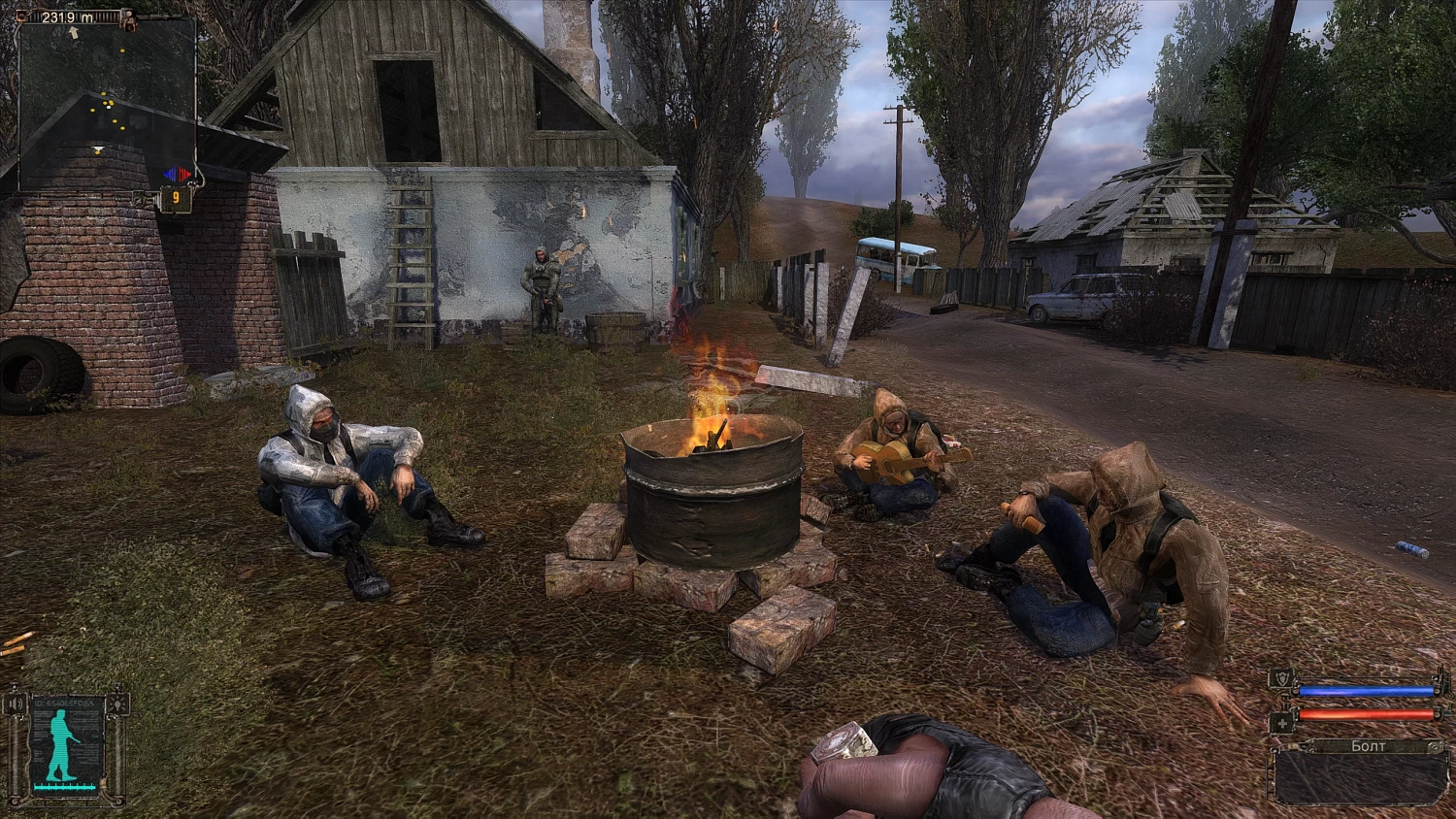
Task: Toggle the red sound-direction arrow below the minimap
Action: (184, 175)
